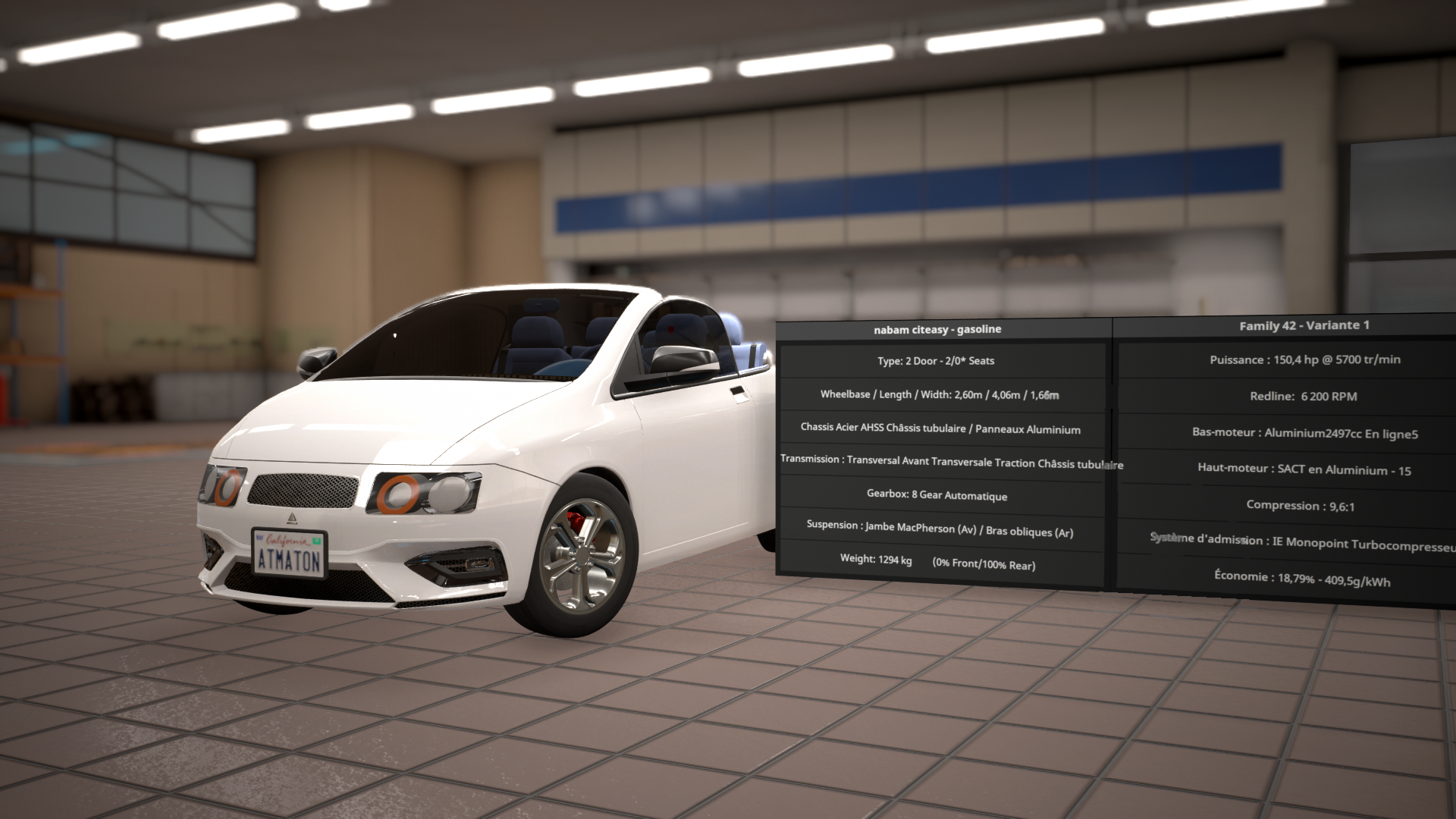The width and height of the screenshot is (1456, 819).
Task: Select the Gearbox: 8 Gear Automatique entry
Action: coord(937,496)
